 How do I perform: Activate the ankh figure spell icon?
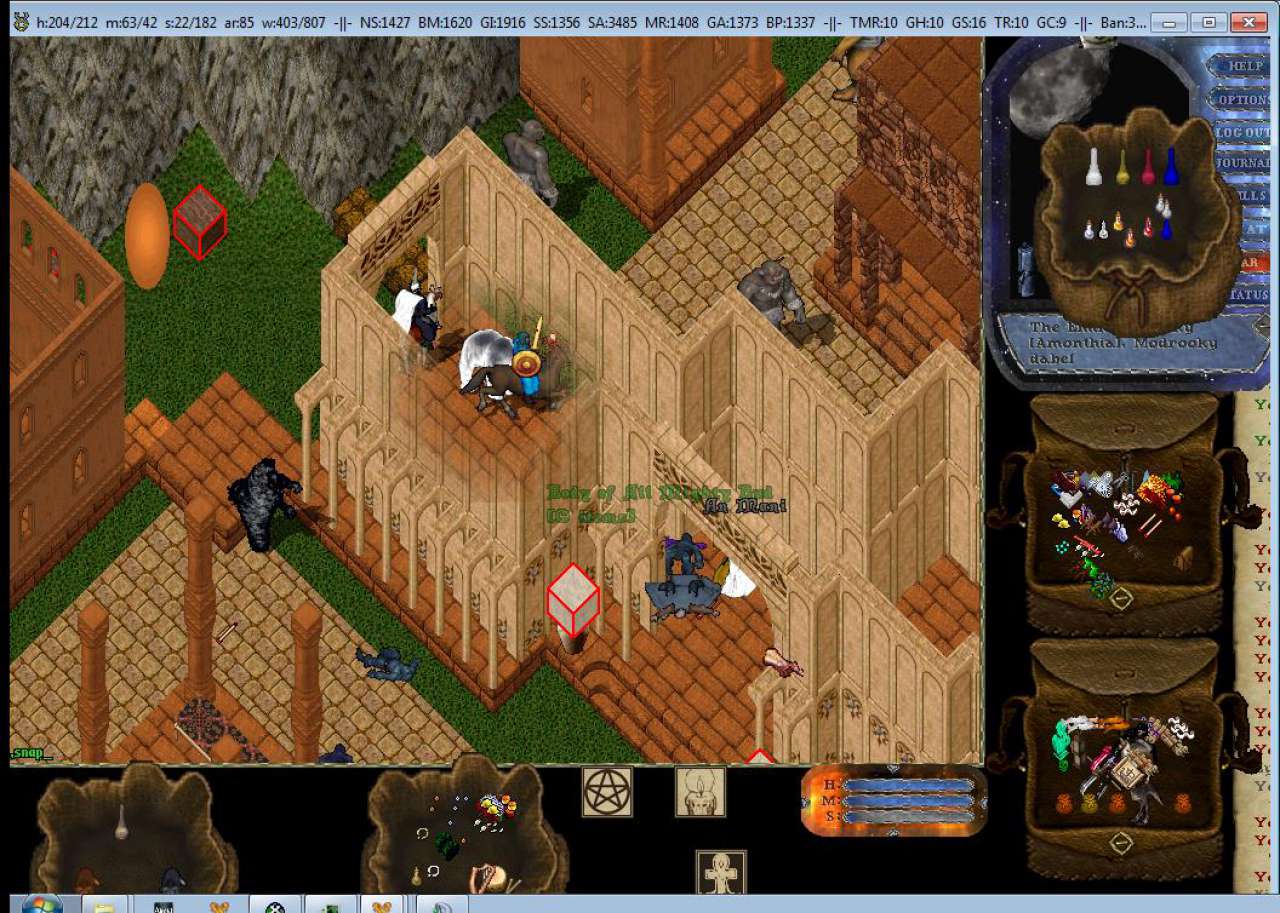pos(721,873)
